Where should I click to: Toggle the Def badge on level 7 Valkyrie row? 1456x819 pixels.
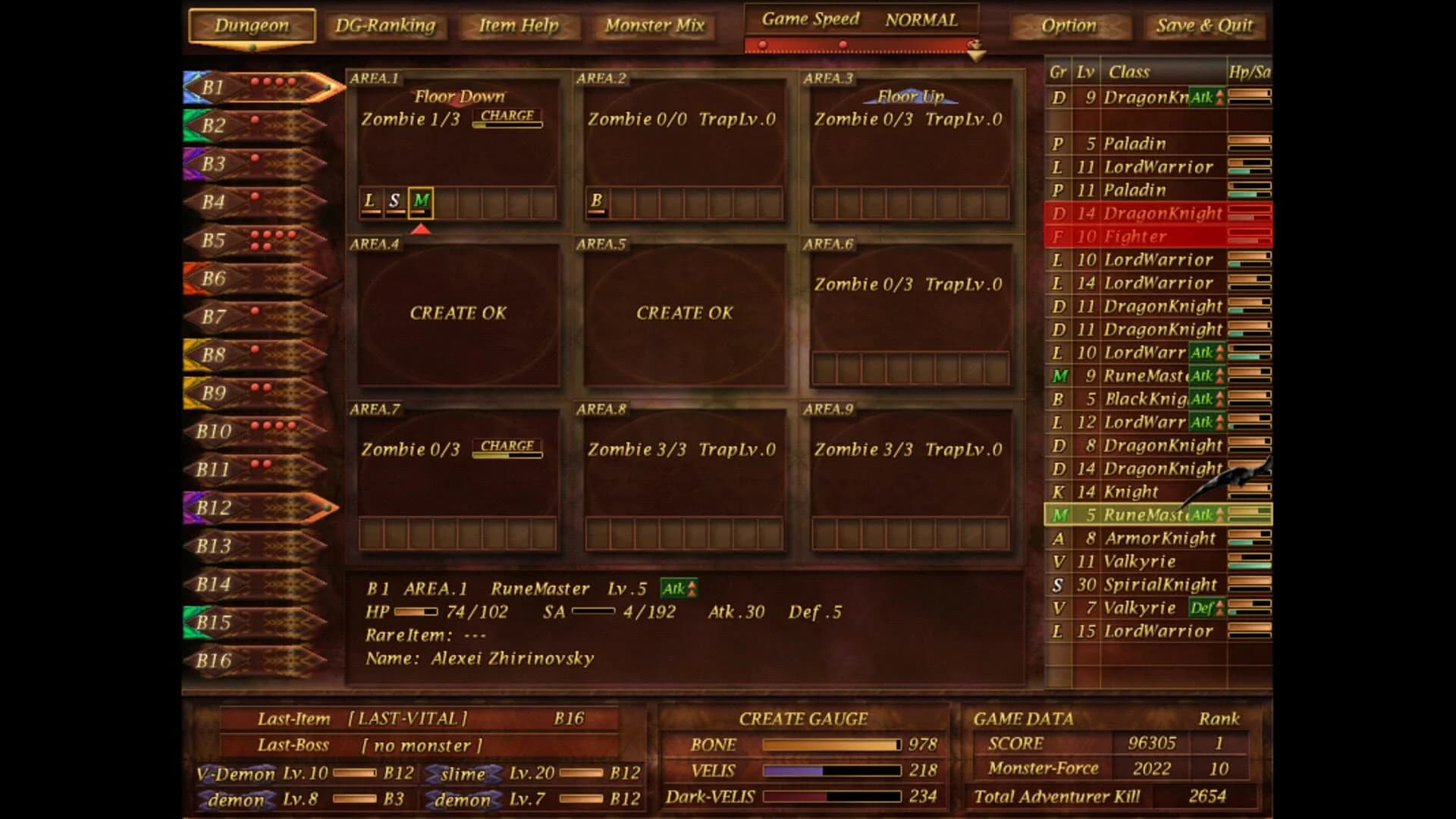(1209, 607)
